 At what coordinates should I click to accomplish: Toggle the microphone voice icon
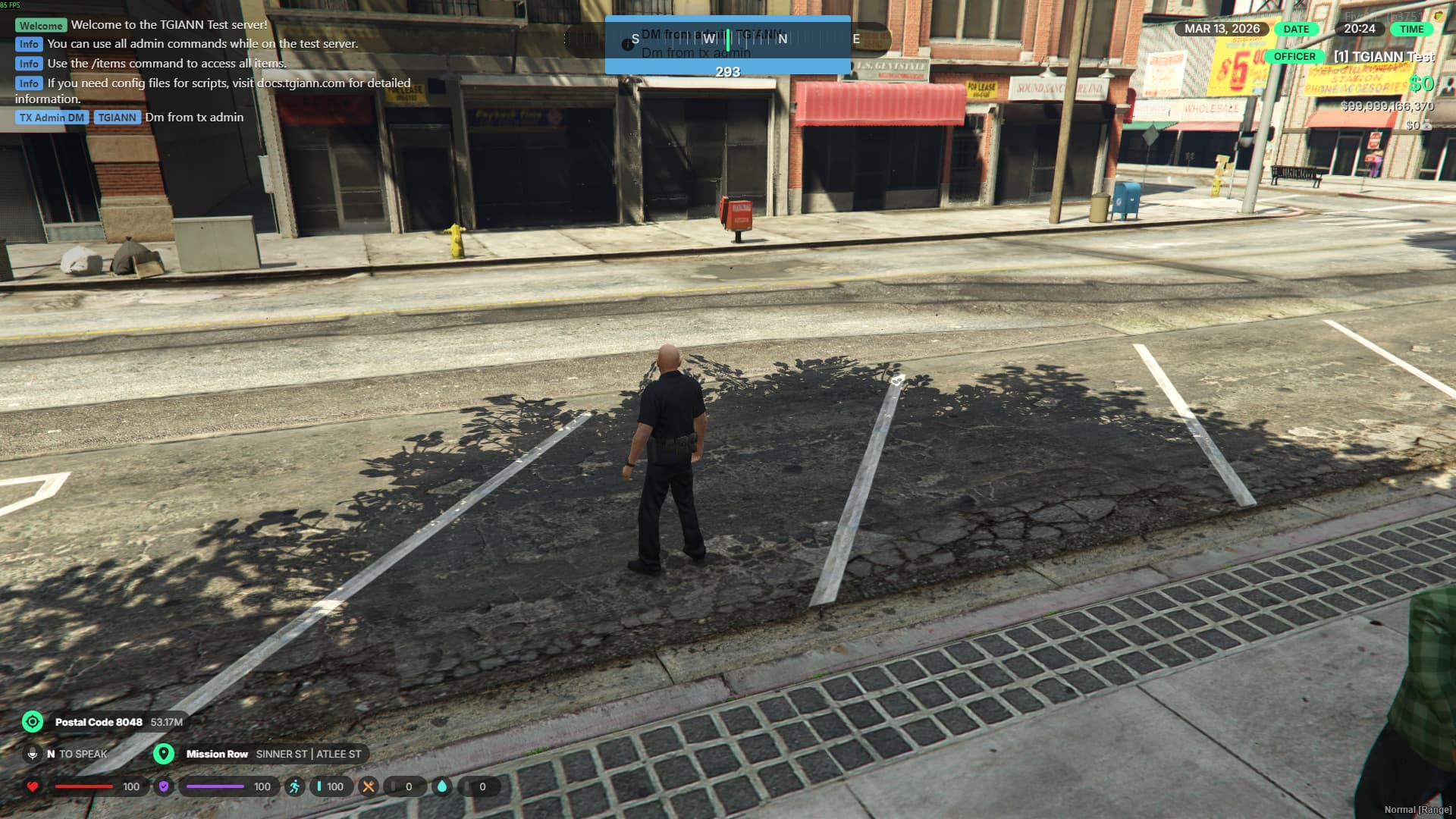tap(33, 754)
